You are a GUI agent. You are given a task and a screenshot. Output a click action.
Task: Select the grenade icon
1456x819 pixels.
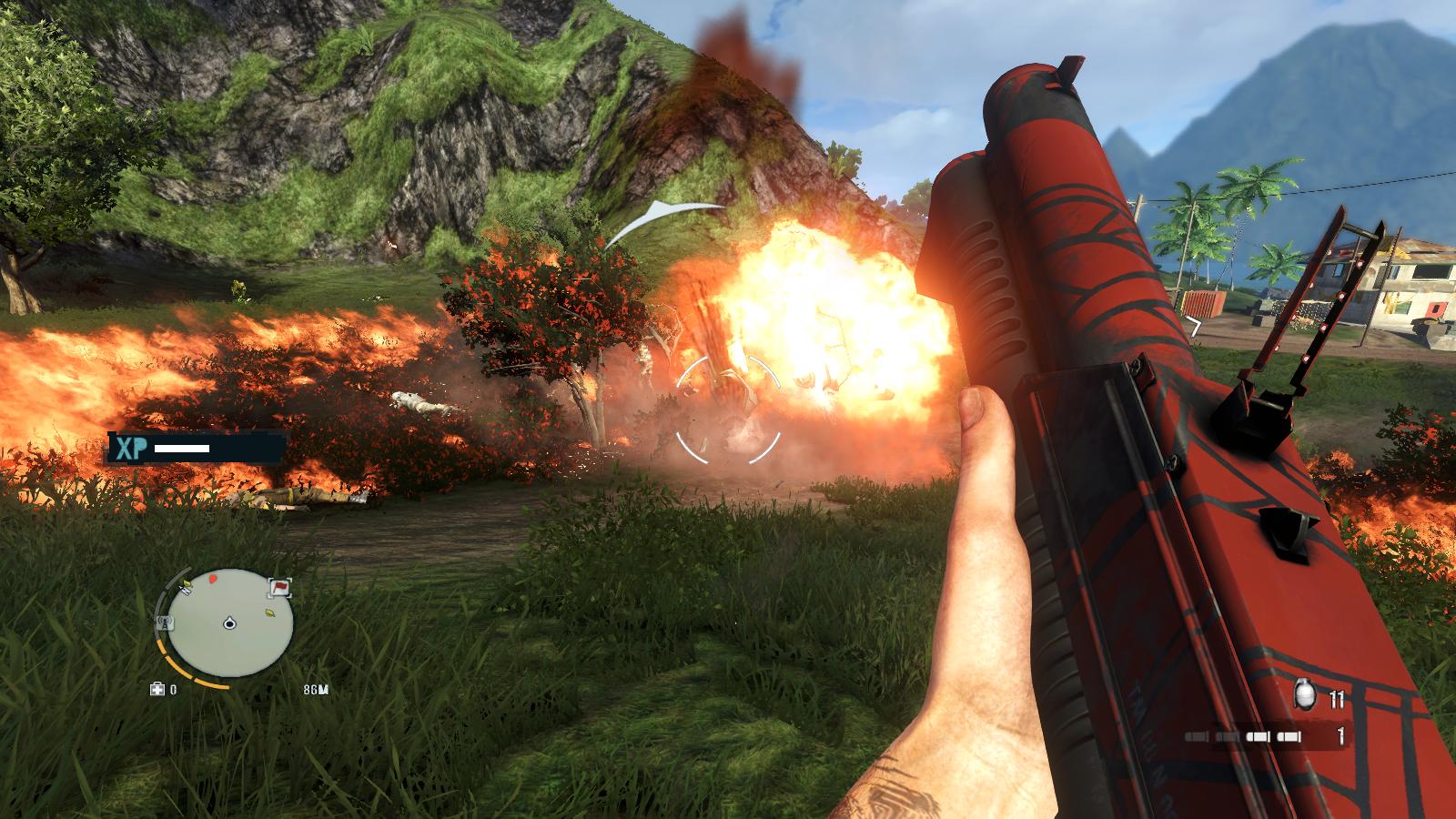coord(1305,696)
